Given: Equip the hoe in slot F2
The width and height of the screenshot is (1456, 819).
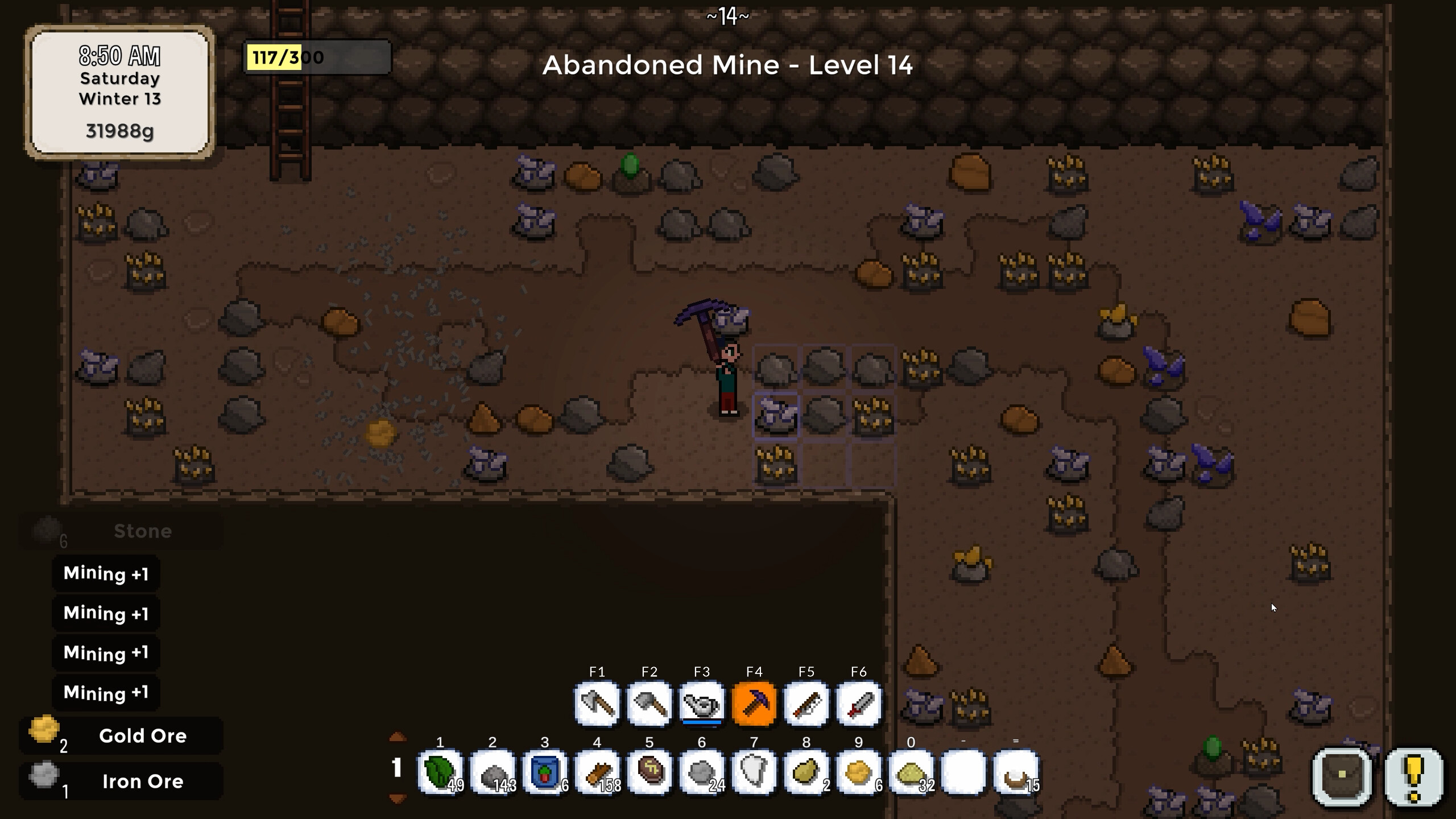Looking at the screenshot, I should click(x=650, y=705).
